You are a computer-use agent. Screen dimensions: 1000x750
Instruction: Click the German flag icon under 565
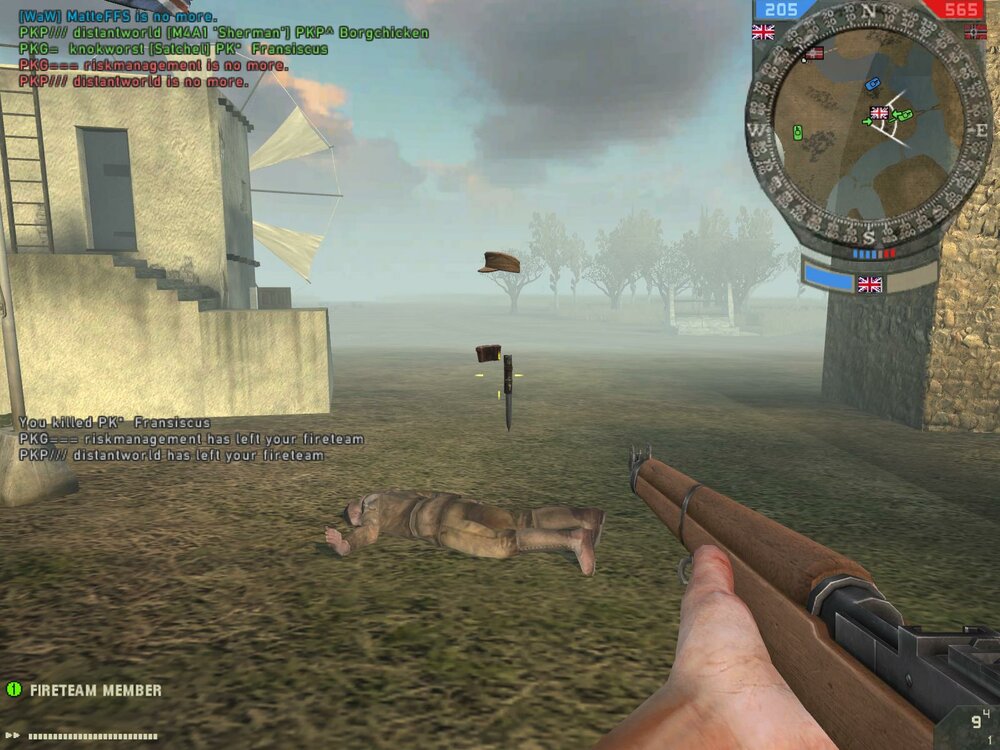tap(975, 32)
